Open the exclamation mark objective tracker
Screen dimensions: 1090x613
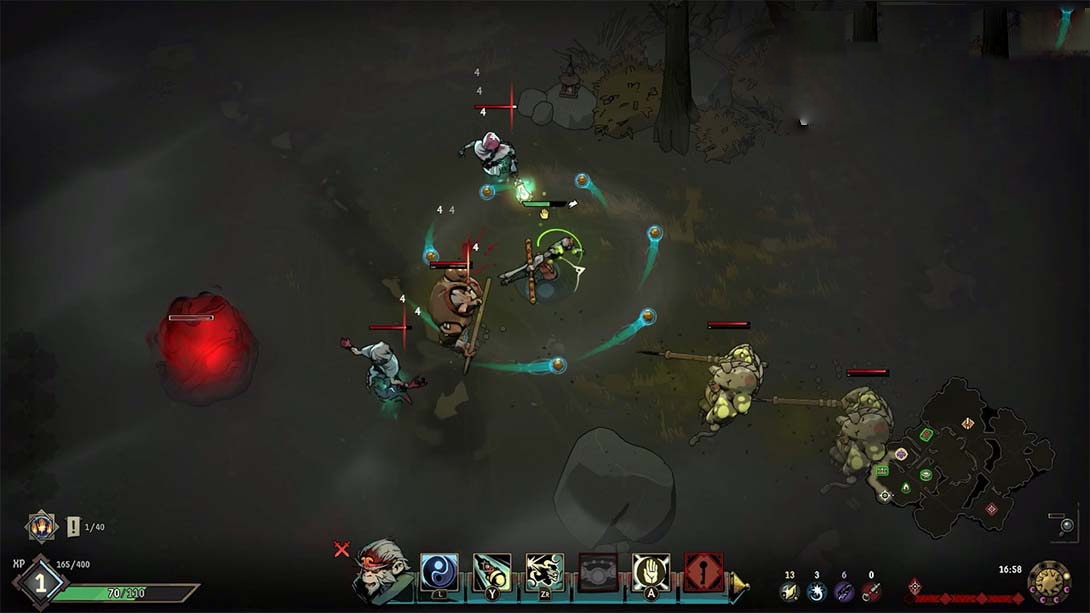(x=73, y=526)
